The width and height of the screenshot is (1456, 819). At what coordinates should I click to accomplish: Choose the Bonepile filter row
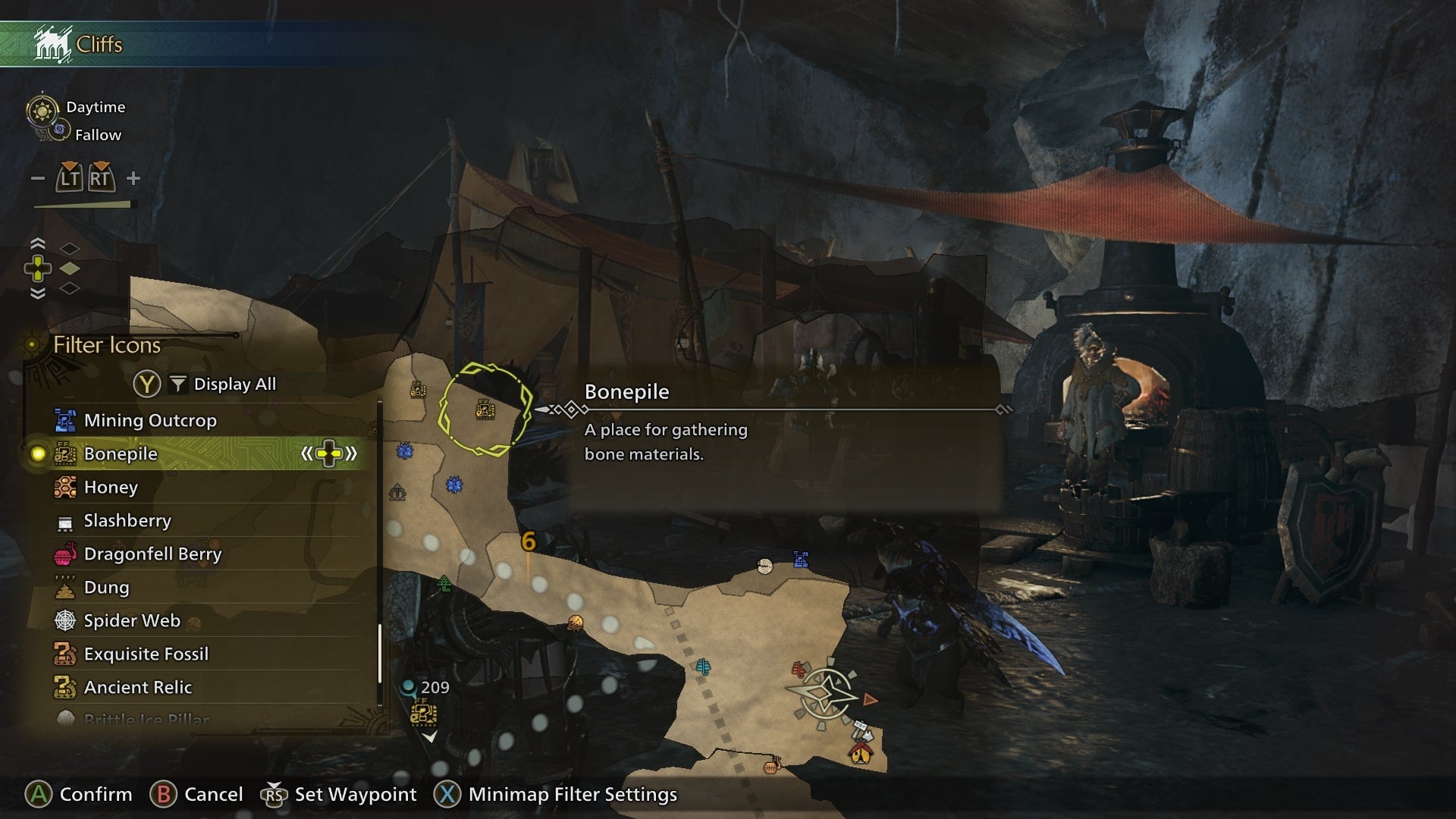(121, 453)
